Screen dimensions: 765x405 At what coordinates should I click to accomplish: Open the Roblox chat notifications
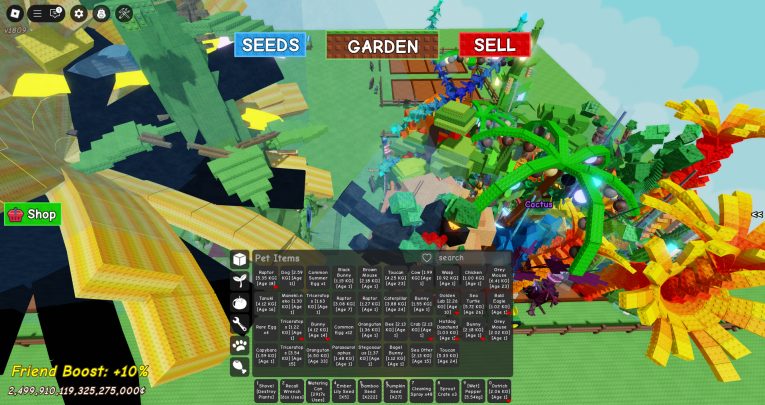tap(55, 13)
